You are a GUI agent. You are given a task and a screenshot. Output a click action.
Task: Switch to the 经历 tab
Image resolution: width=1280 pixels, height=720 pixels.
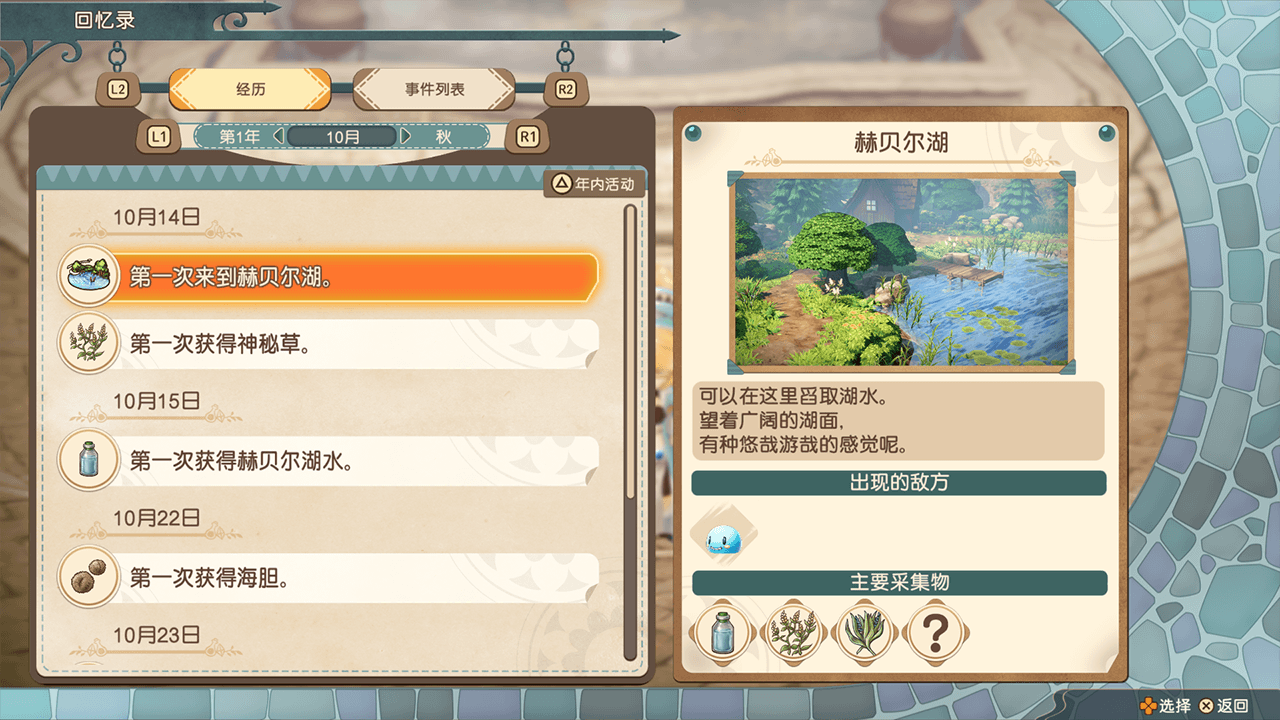point(250,89)
